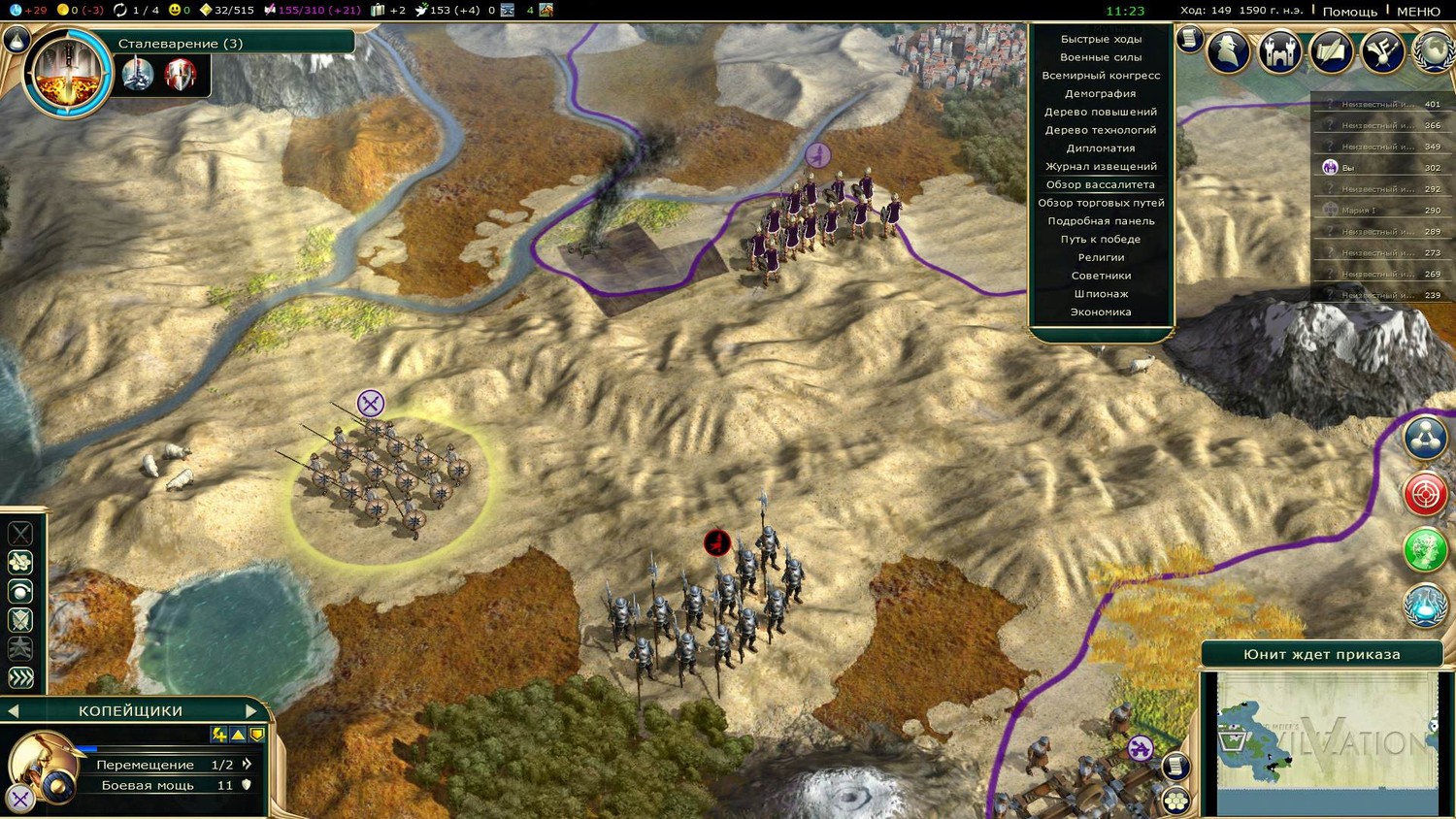The image size is (1456, 819).
Task: Open Помощь in the top bar
Action: (x=1349, y=12)
